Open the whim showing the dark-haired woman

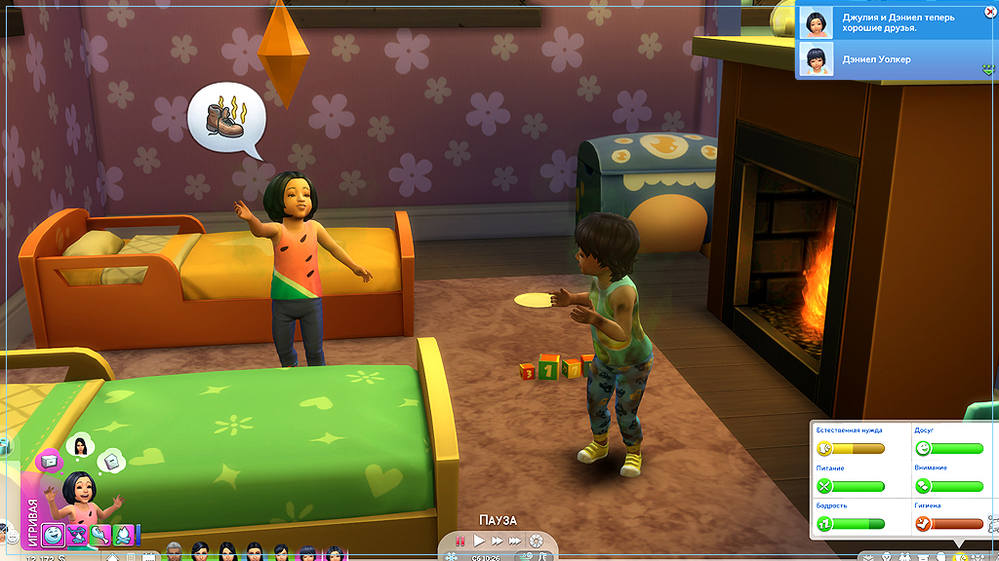click(x=78, y=444)
